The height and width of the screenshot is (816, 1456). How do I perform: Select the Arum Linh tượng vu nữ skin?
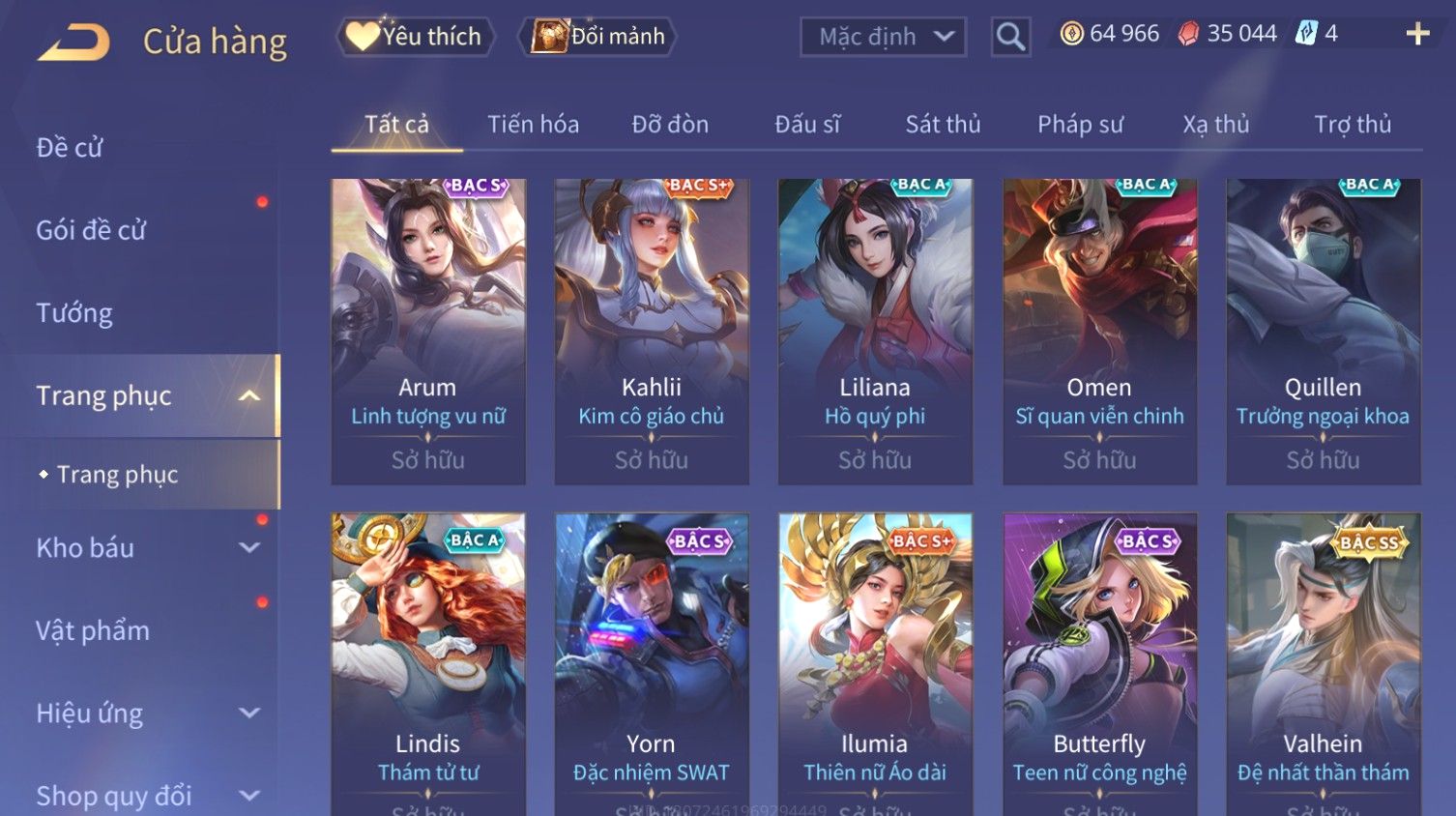click(x=428, y=331)
